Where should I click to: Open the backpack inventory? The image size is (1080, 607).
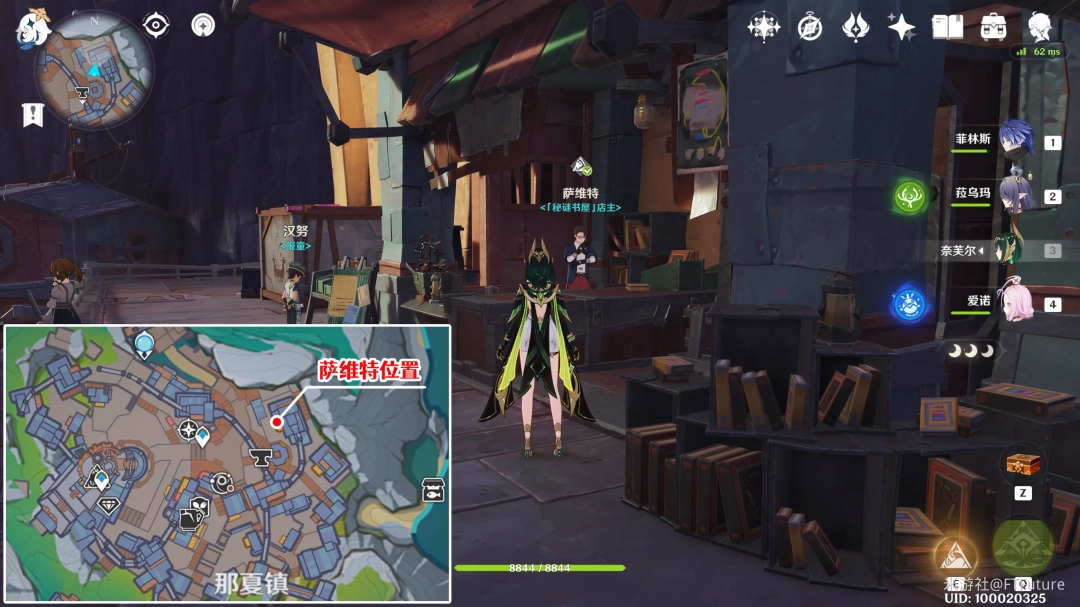click(993, 27)
